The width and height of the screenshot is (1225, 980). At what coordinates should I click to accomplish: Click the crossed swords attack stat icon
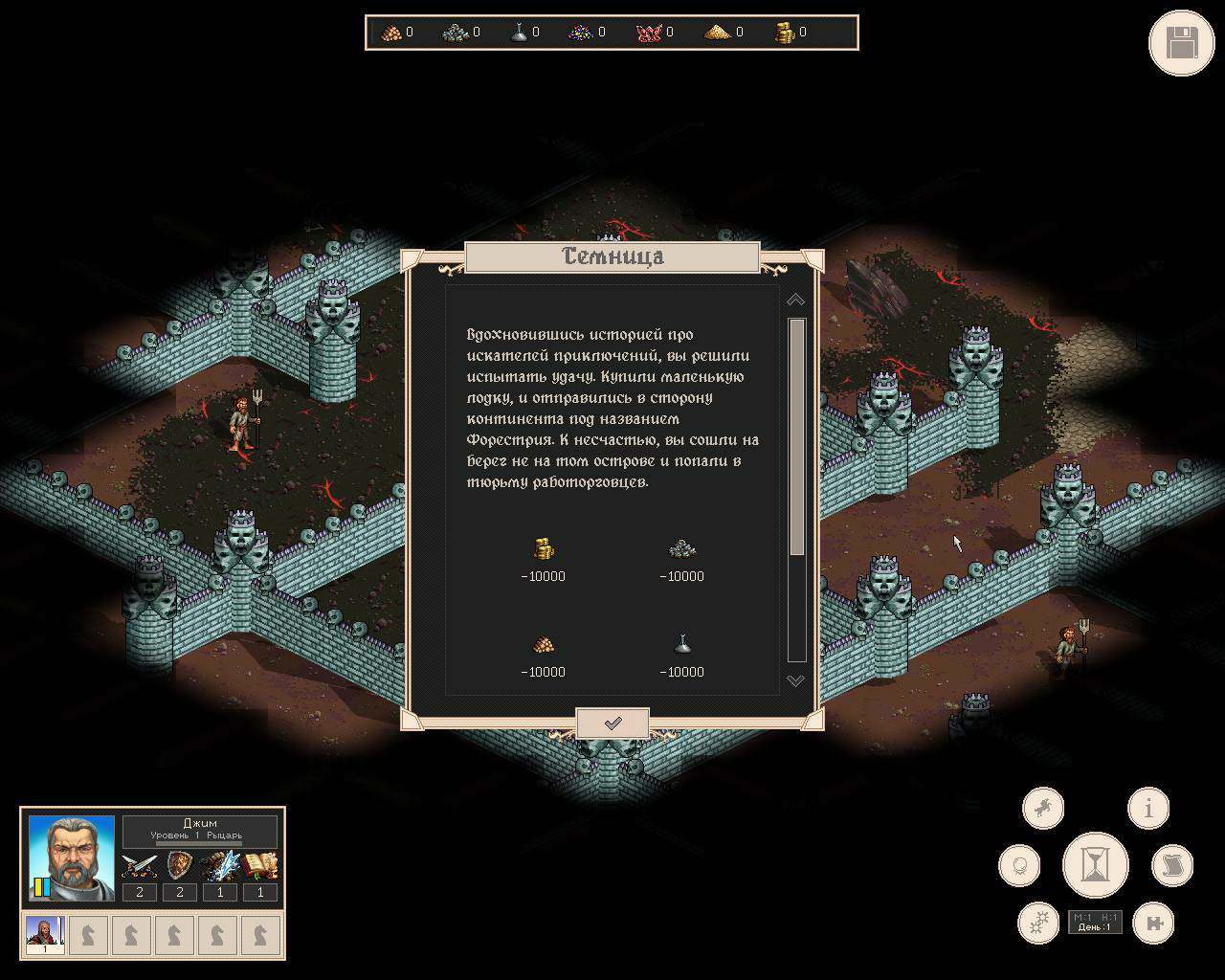tap(140, 866)
